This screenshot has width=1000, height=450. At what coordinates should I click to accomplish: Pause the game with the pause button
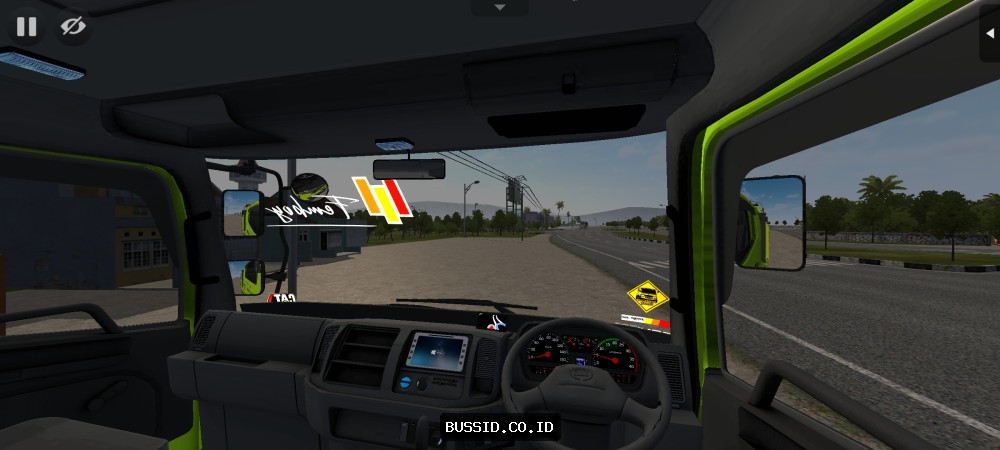[26, 27]
